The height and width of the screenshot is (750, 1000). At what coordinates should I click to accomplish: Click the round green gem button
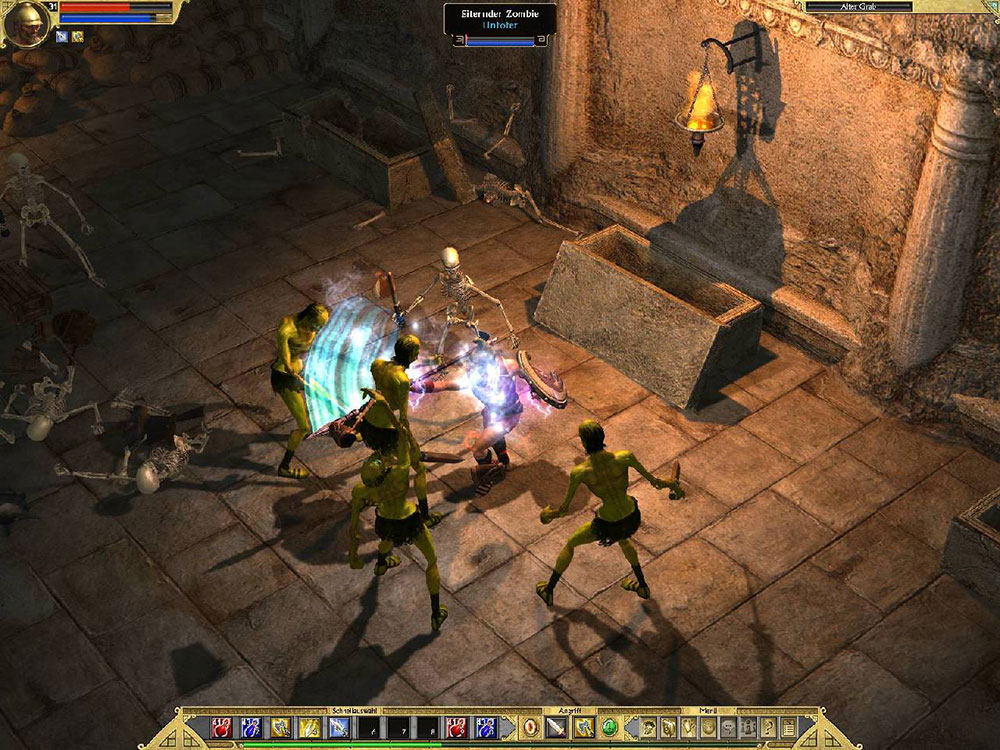[x=609, y=727]
